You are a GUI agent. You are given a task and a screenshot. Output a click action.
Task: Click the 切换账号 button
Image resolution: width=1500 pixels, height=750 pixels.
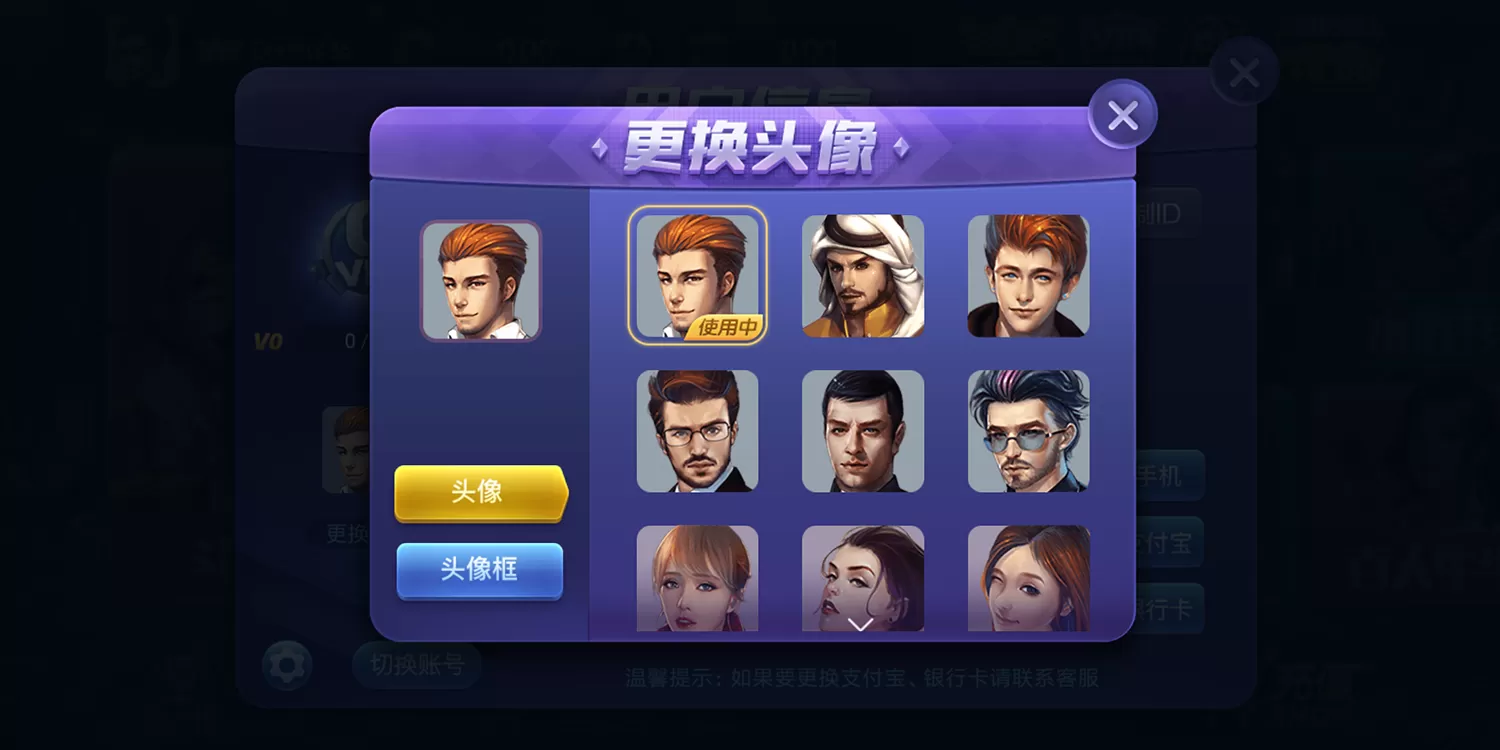click(x=416, y=665)
